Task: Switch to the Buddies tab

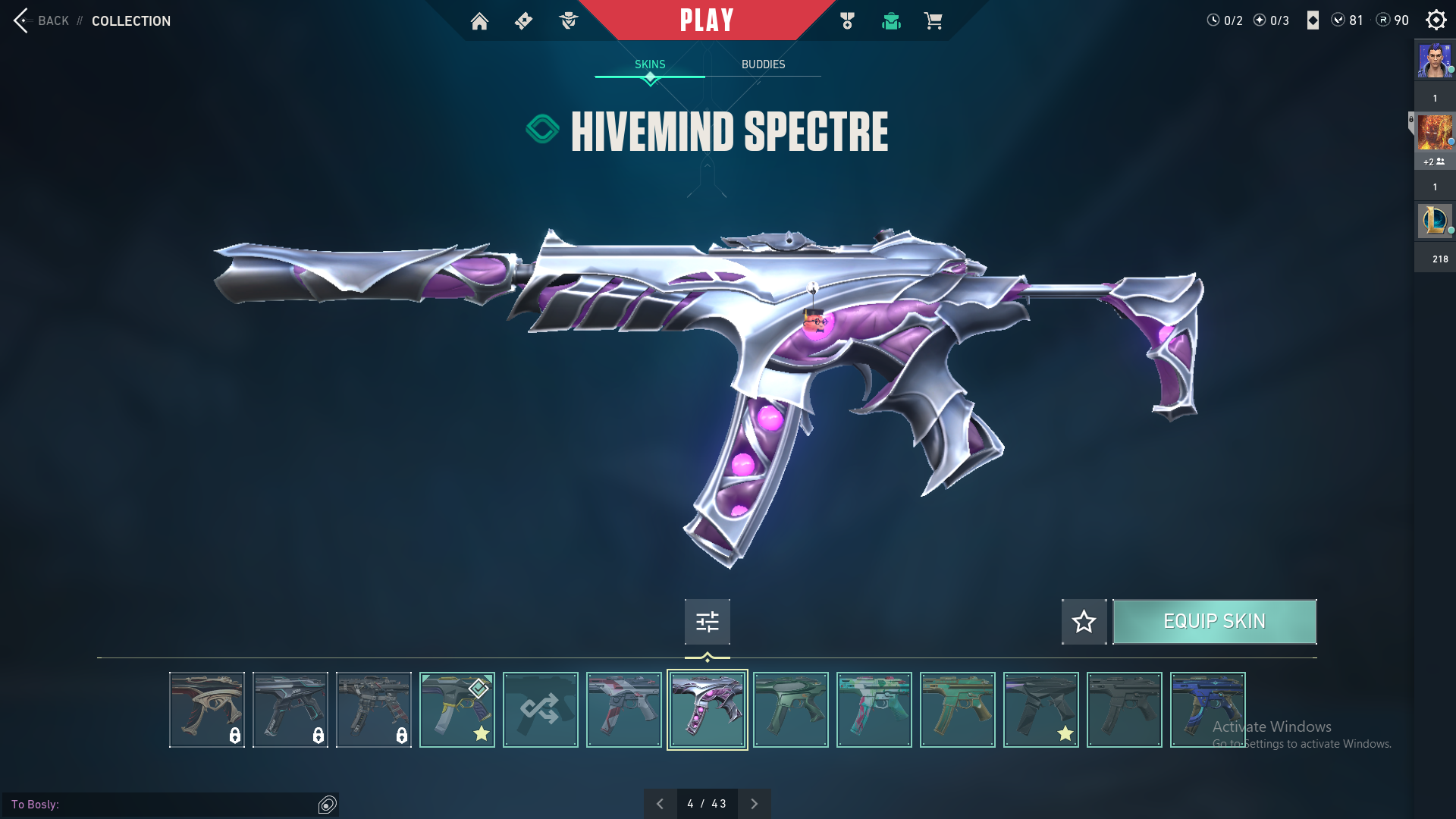Action: tap(763, 64)
